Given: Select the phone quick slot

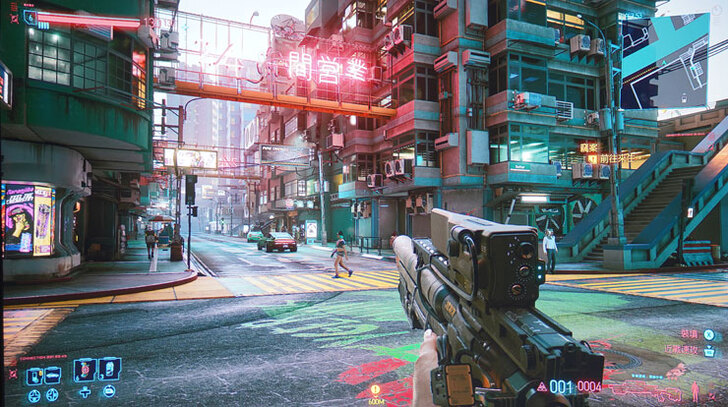Looking at the screenshot, I should 33,376.
